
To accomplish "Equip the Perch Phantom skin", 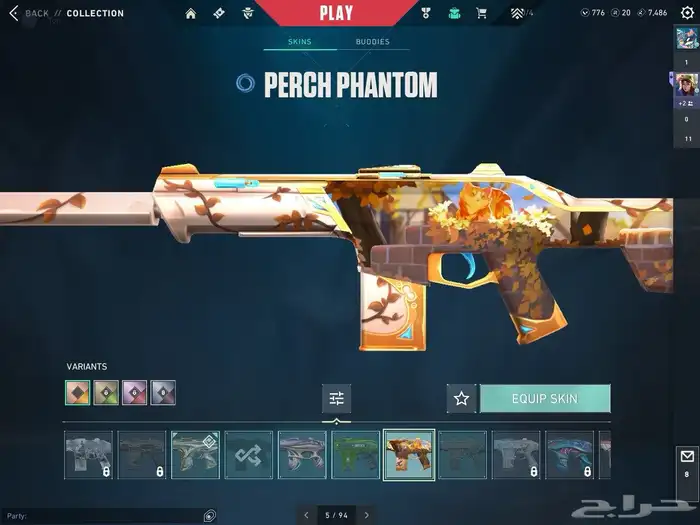I will 545,398.
